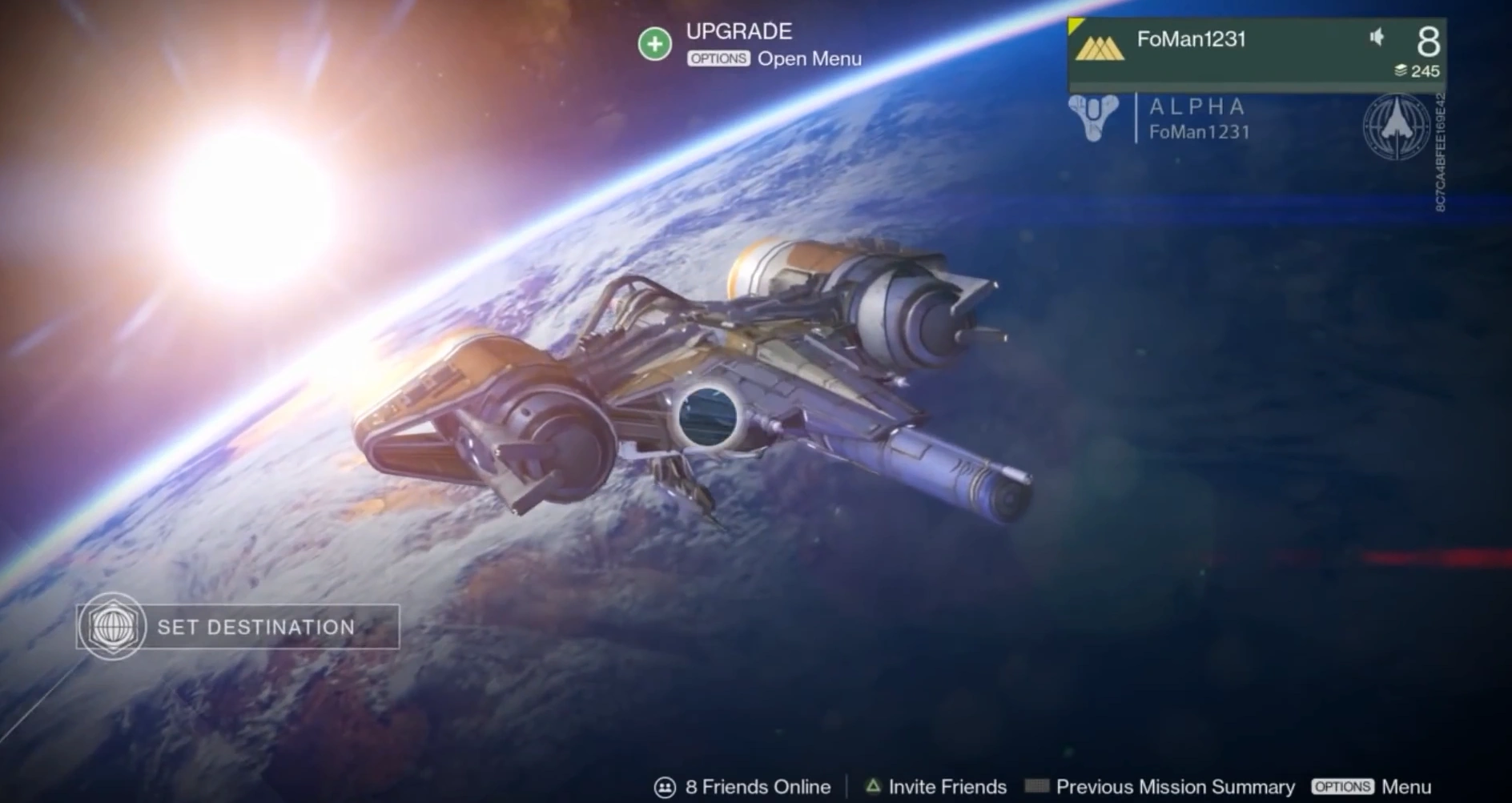
Task: Click the glimmer stack icon beside 245
Action: pyautogui.click(x=1401, y=71)
